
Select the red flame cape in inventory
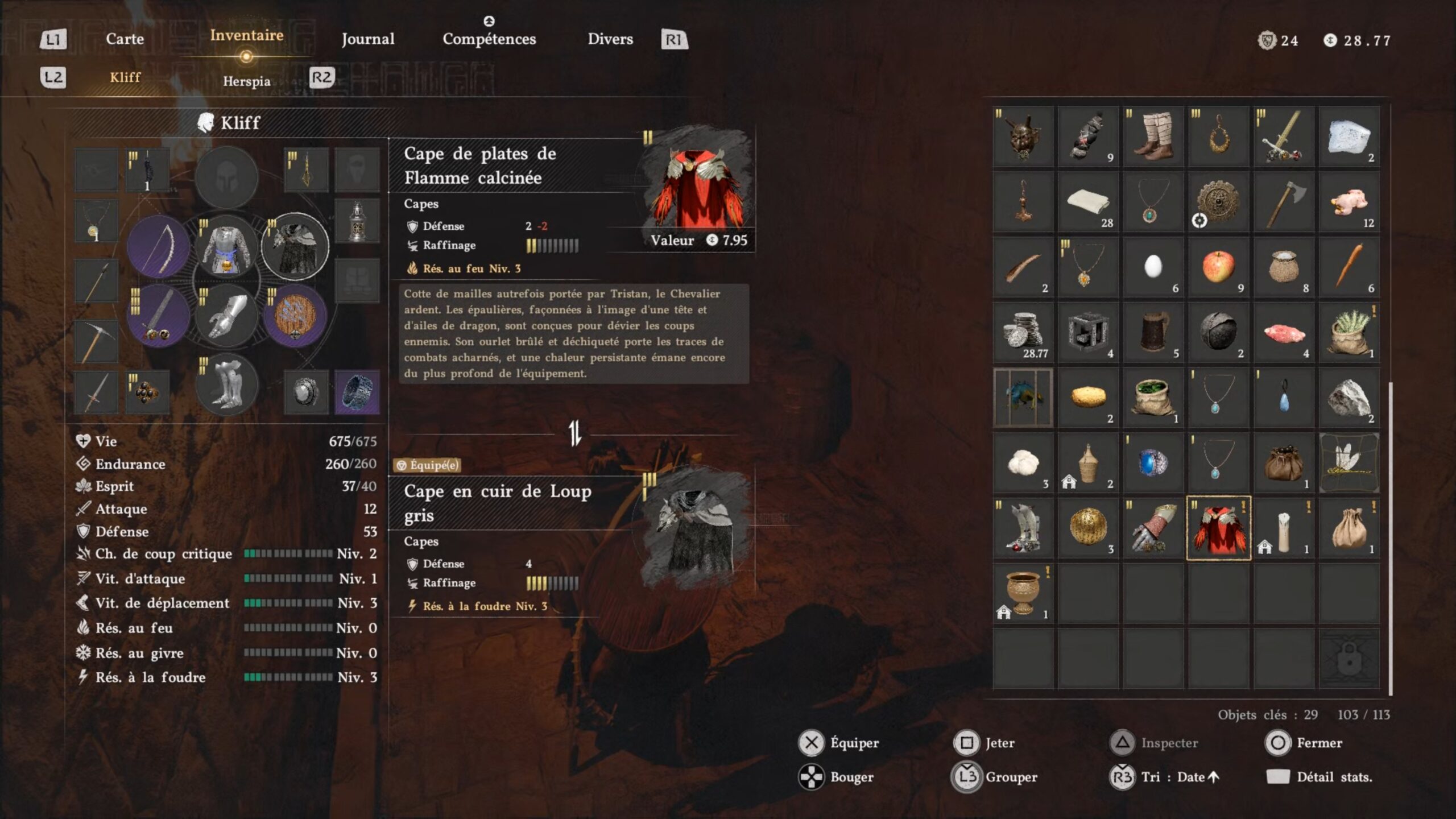point(1218,528)
